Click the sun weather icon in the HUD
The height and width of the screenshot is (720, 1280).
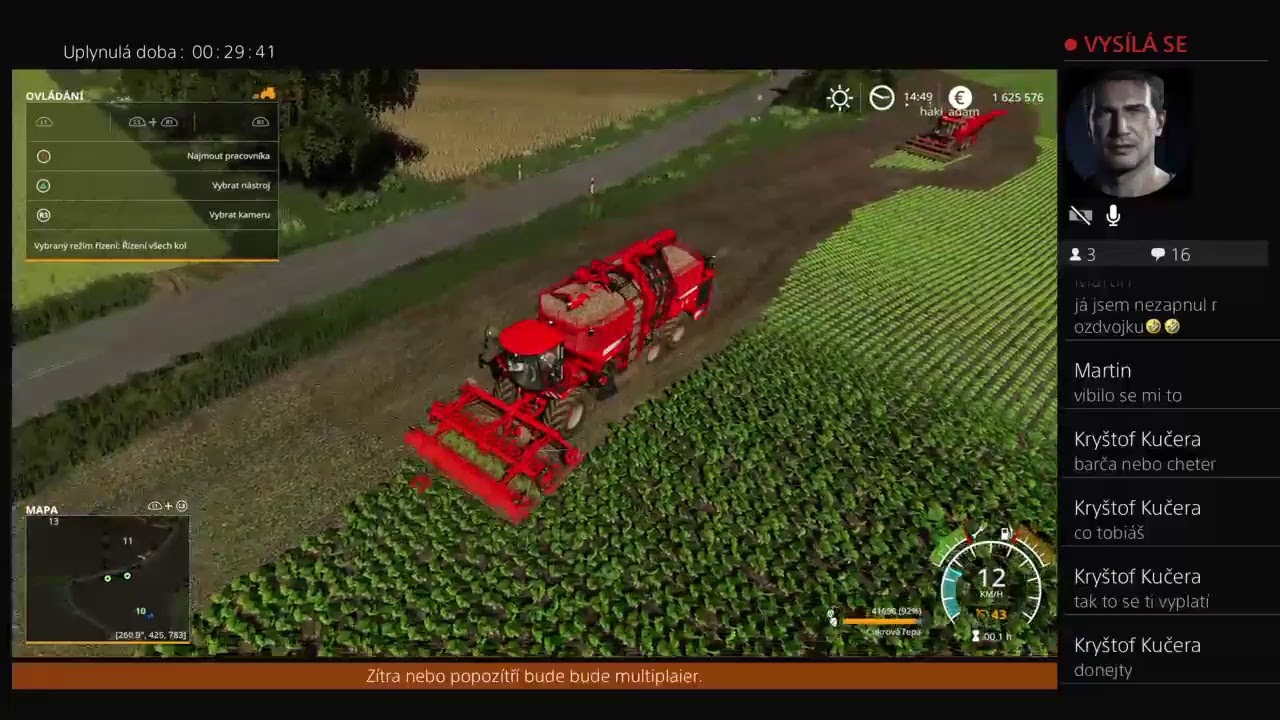[839, 97]
